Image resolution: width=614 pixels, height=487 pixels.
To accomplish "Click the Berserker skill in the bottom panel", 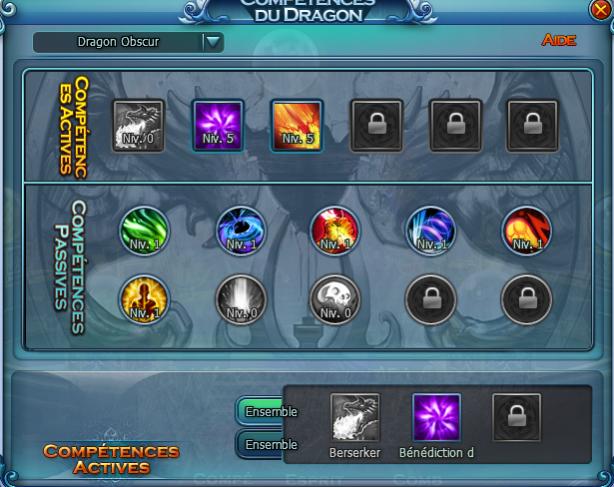I will 356,418.
